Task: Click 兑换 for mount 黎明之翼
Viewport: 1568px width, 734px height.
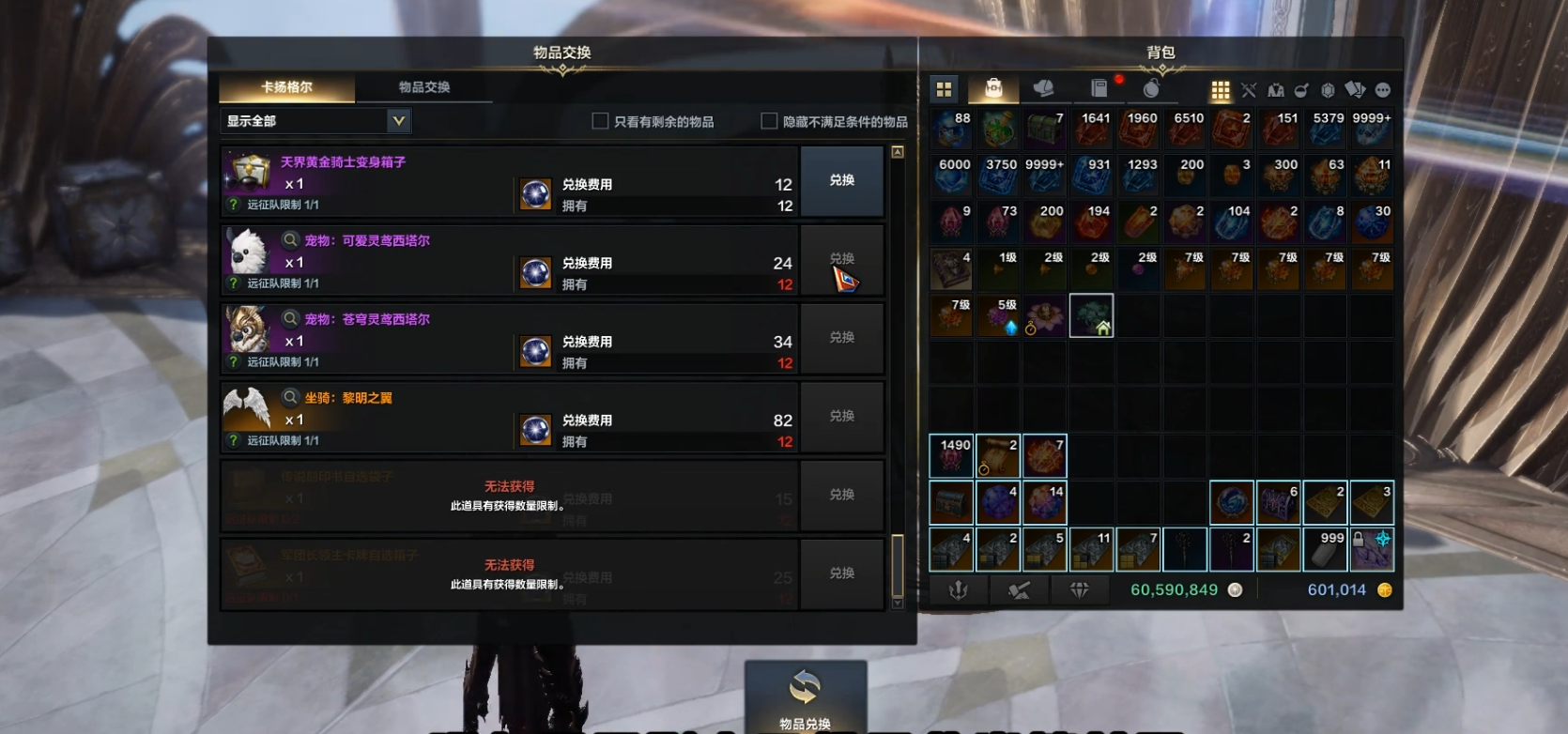Action: [x=841, y=417]
